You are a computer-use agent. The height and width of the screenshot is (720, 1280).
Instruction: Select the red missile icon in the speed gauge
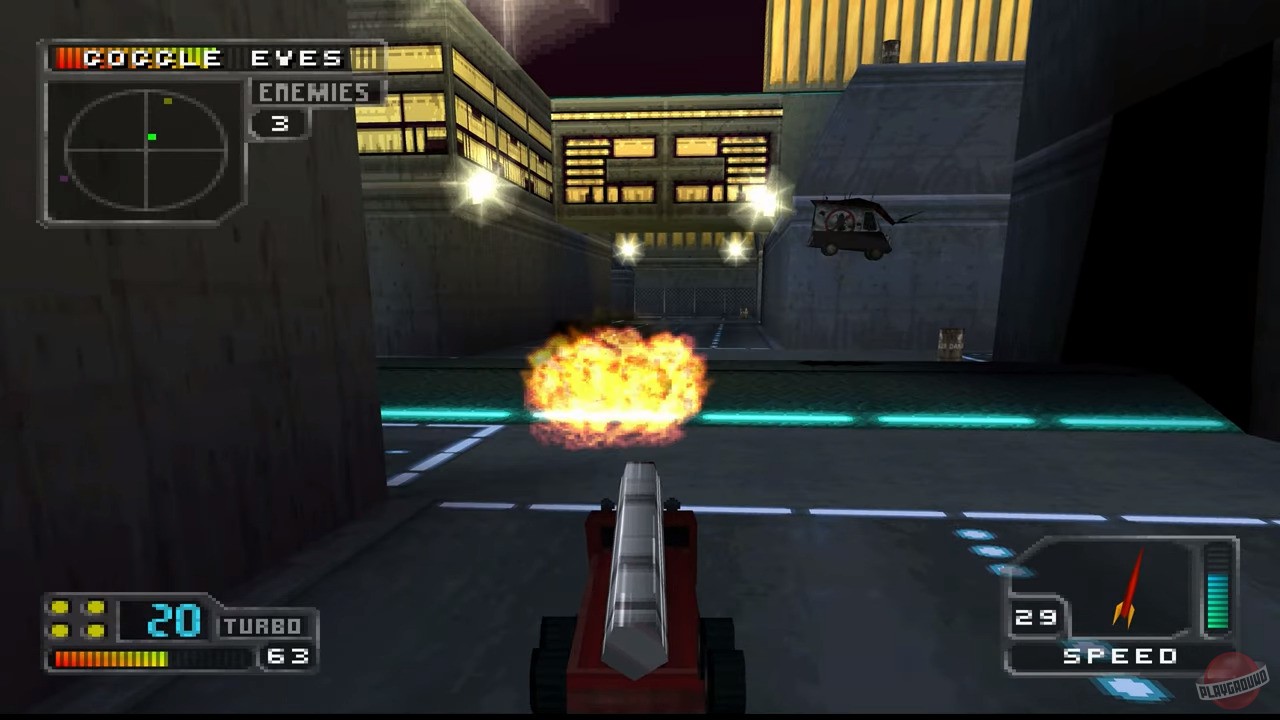click(1128, 590)
